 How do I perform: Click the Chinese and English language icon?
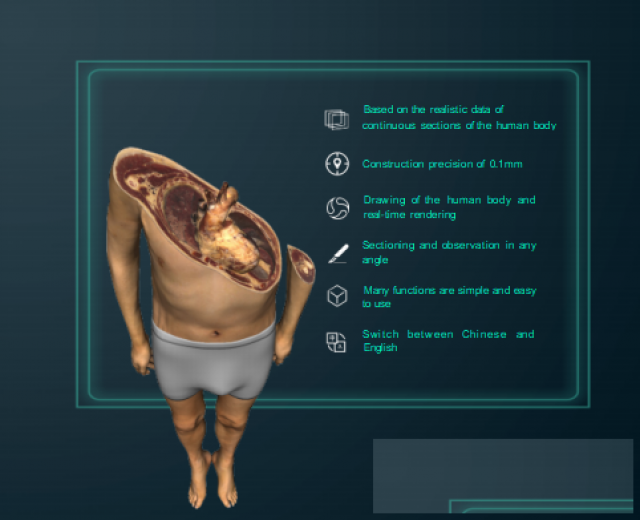(336, 341)
